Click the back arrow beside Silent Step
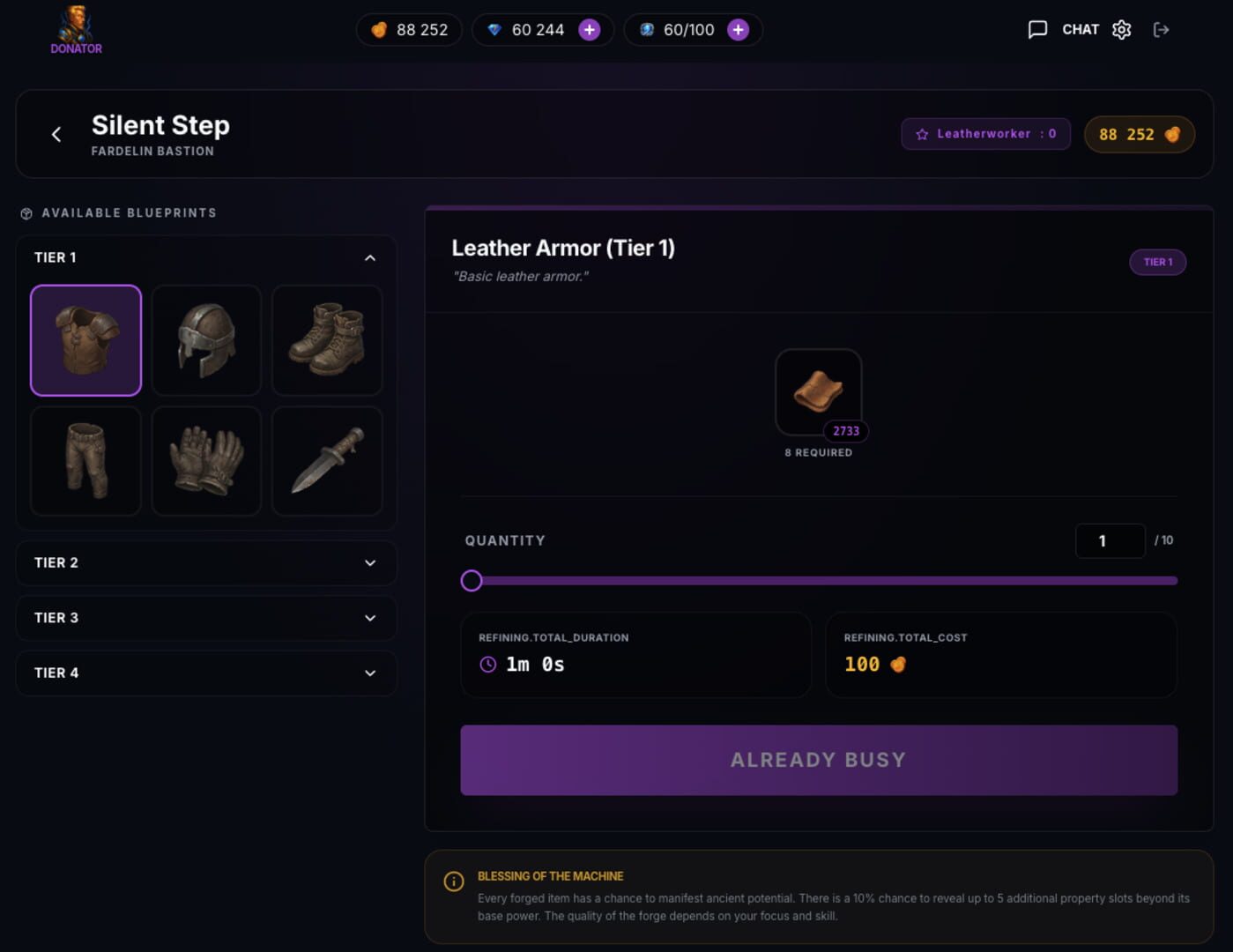Viewport: 1233px width, 952px height. (56, 134)
